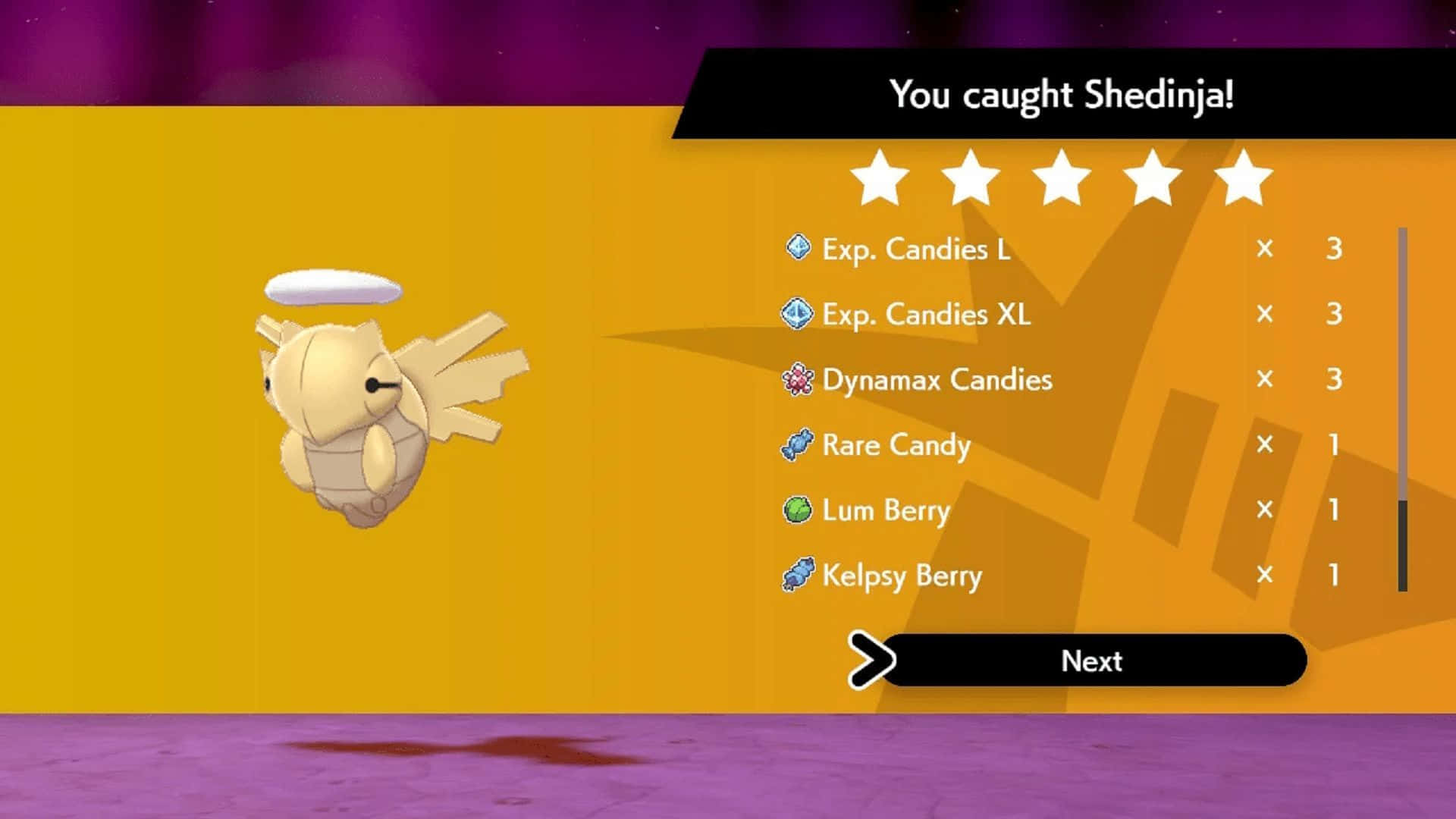This screenshot has width=1456, height=819.
Task: Click the middle rating star
Action: [x=1063, y=177]
